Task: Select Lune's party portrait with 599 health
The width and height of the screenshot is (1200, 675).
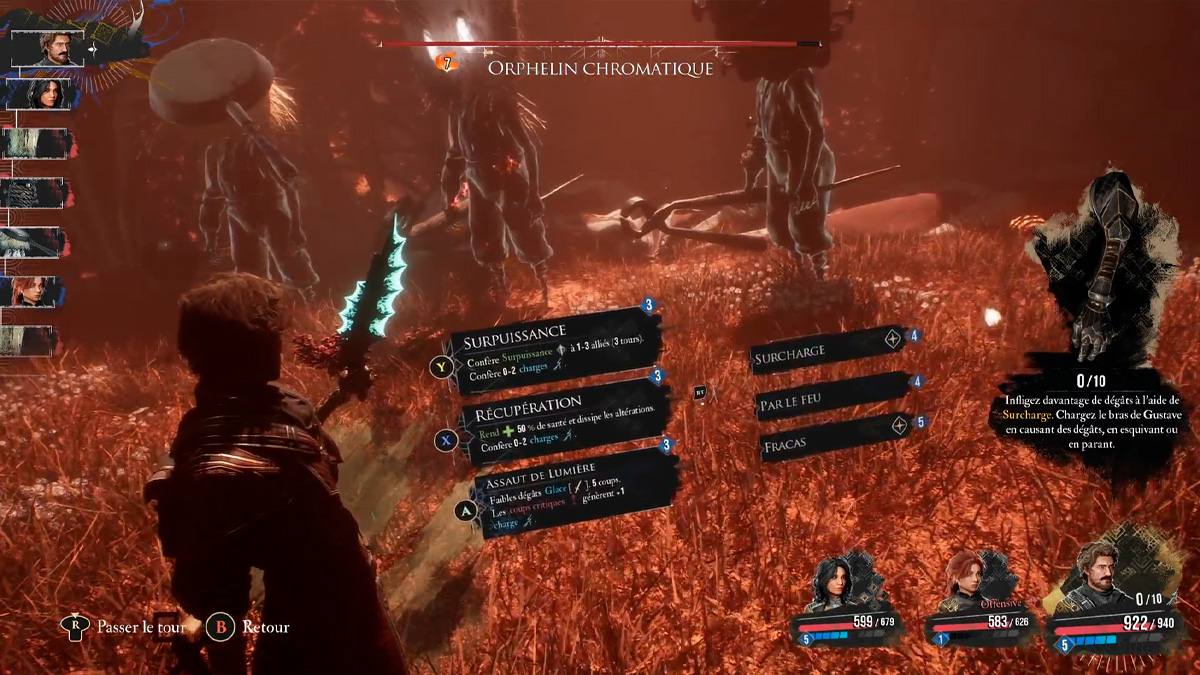Action: [833, 588]
